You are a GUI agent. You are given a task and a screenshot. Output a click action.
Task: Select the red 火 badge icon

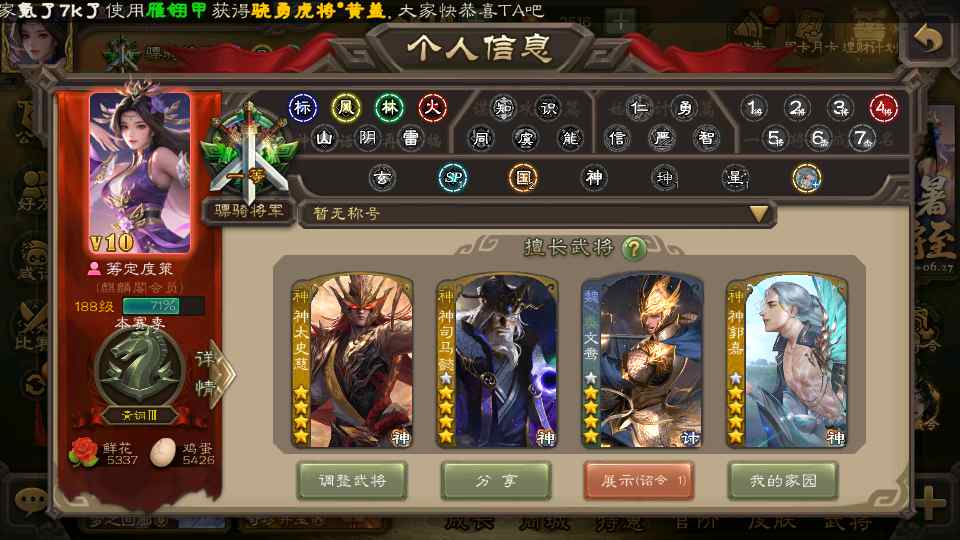432,107
